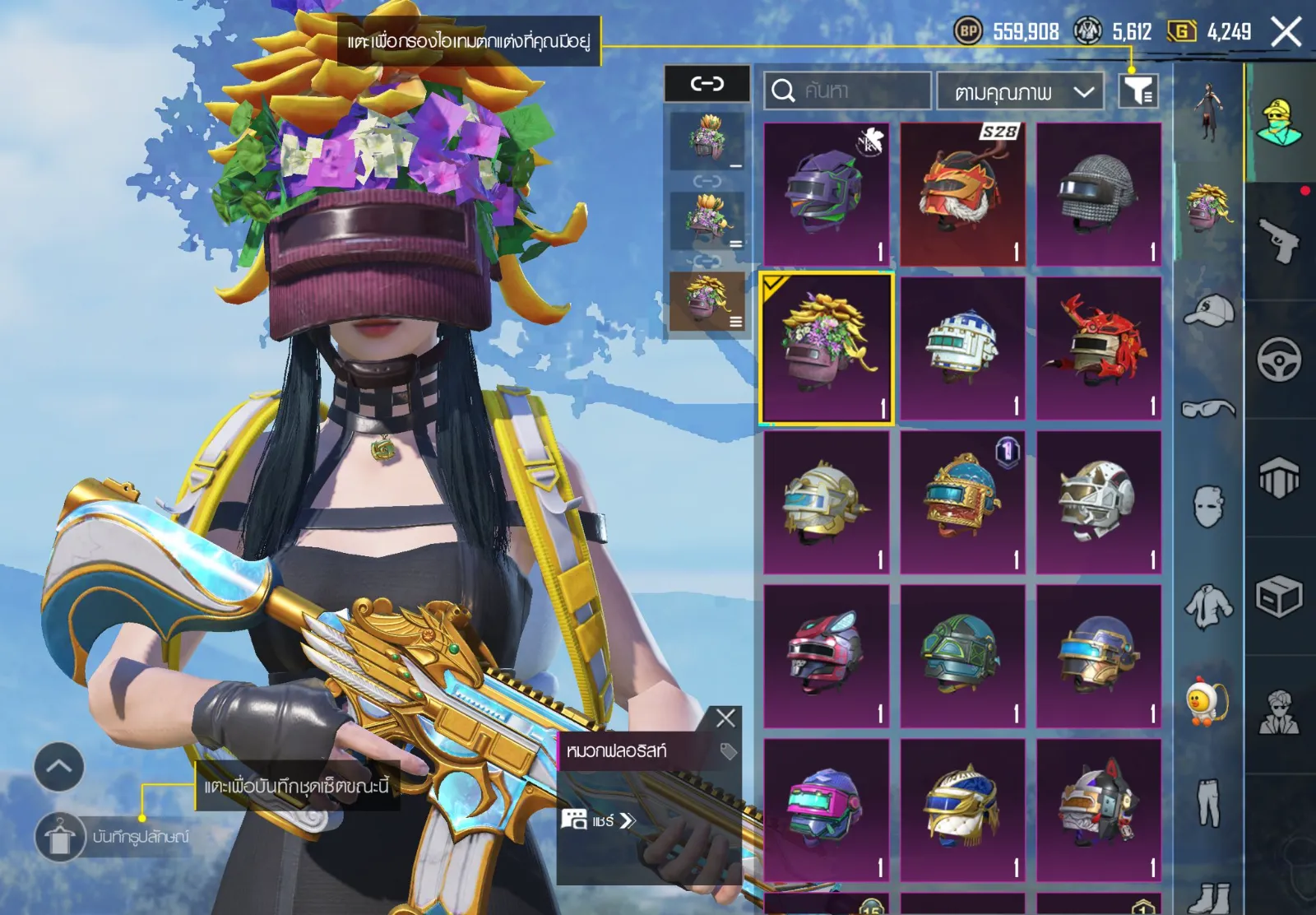Select the white and blue robot helmet
Screen dimensions: 1316x915
(x=962, y=349)
